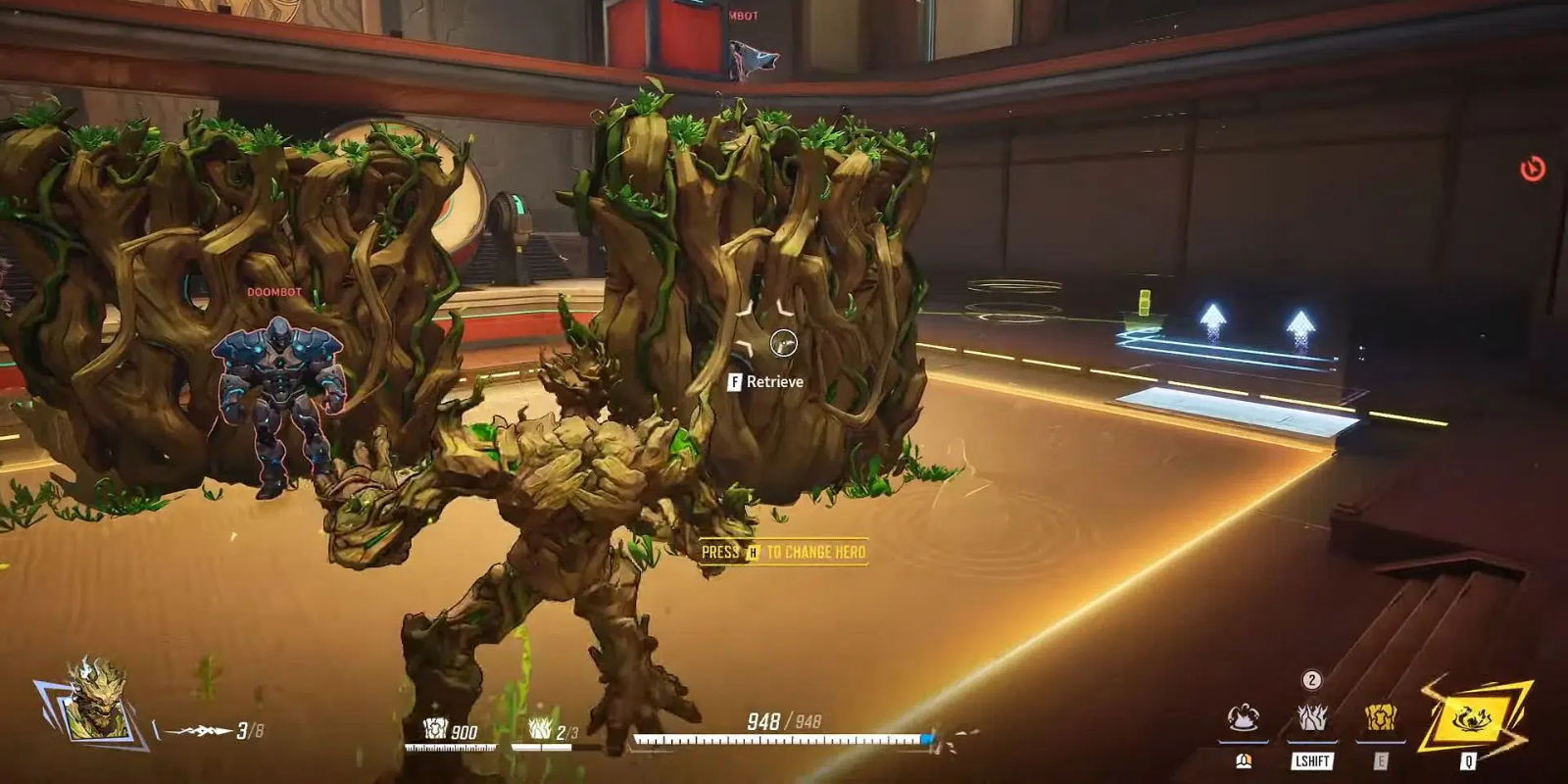
Task: Click the charge counter badge showing 2
Action: pyautogui.click(x=1310, y=678)
